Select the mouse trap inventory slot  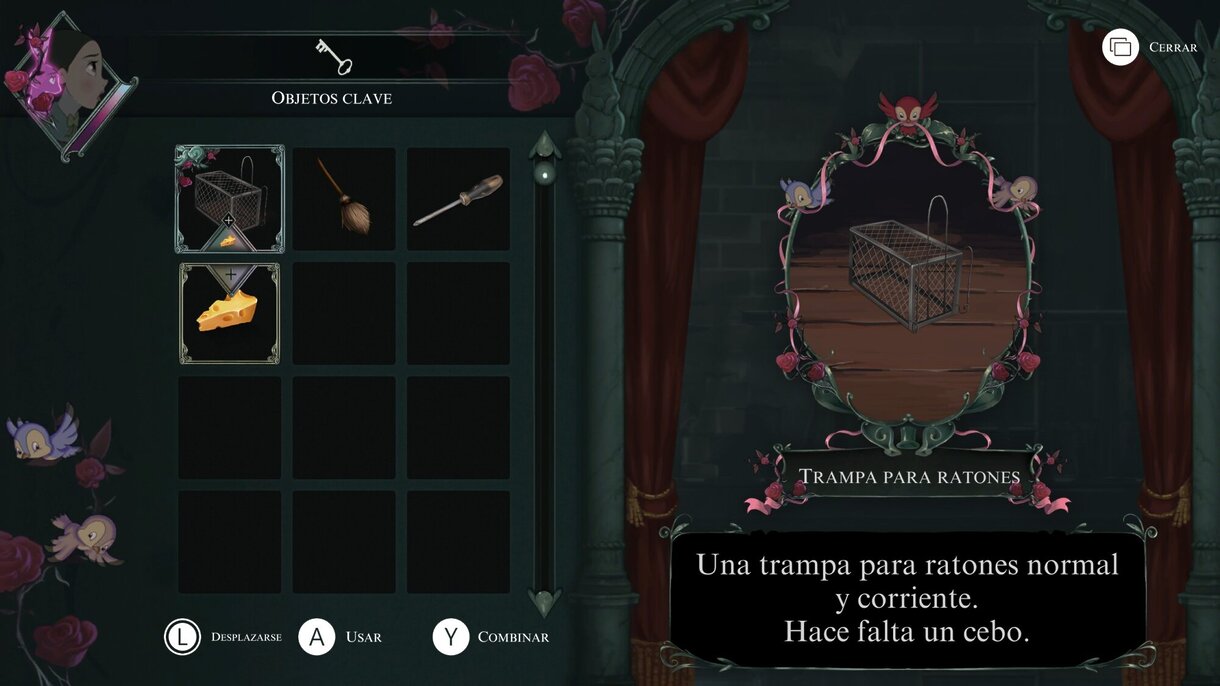click(230, 197)
